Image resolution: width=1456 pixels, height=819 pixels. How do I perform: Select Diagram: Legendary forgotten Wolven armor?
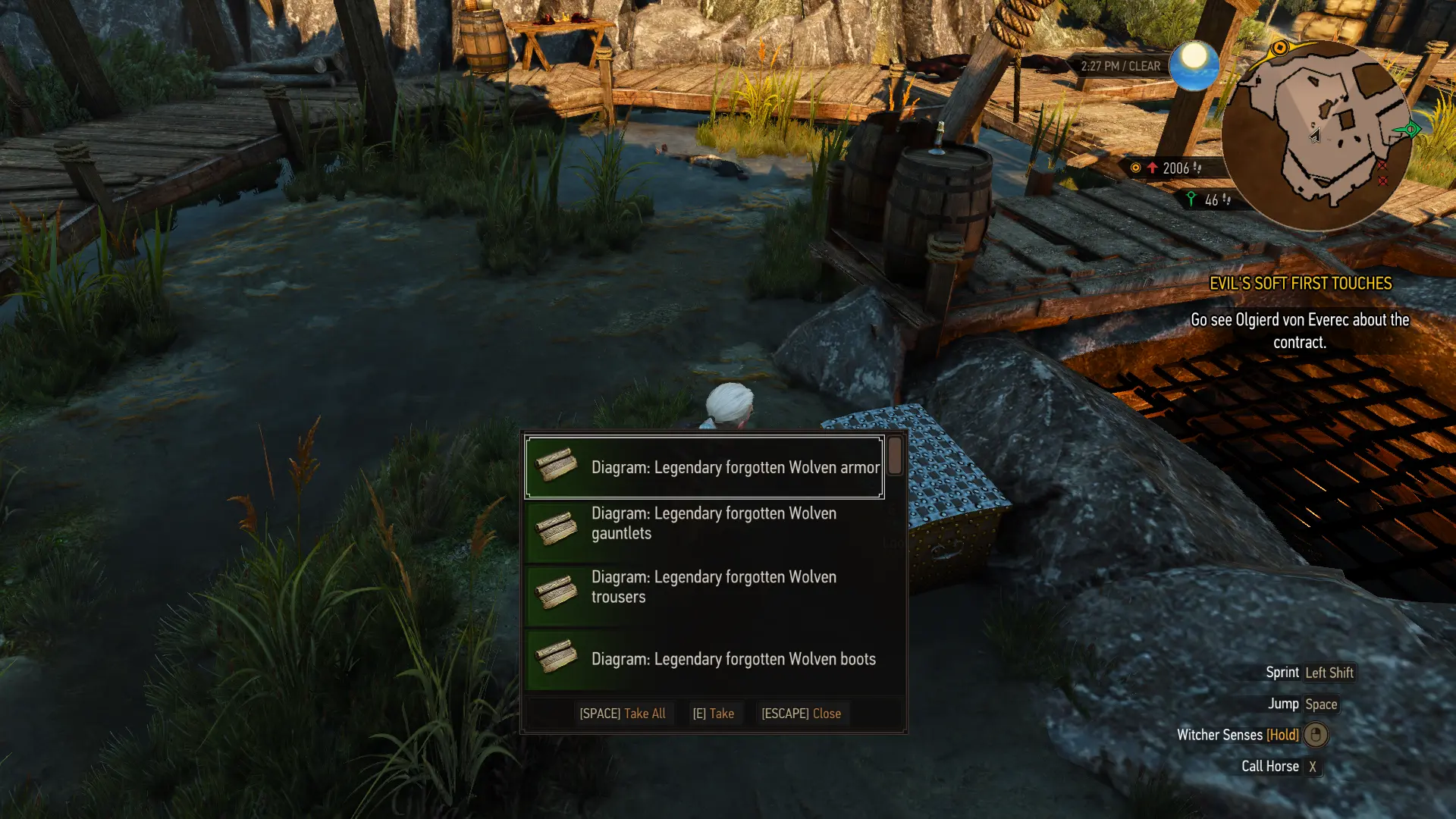[x=704, y=467]
